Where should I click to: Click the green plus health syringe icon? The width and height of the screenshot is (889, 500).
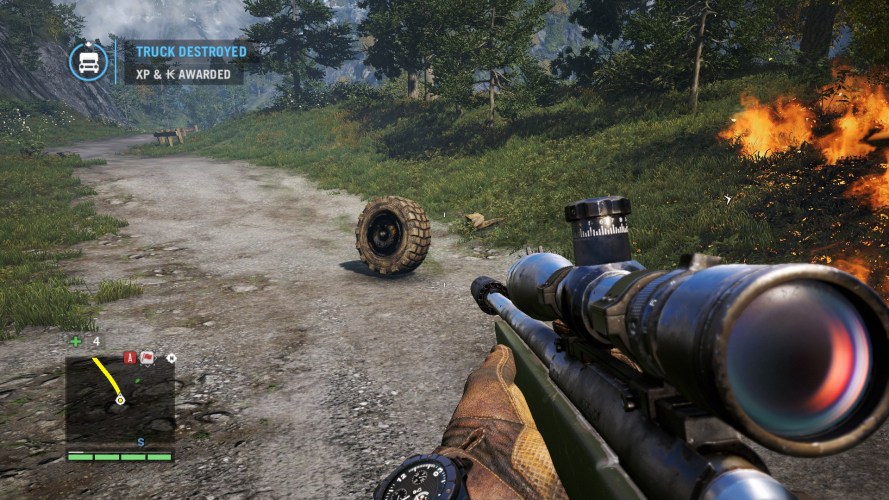75,341
